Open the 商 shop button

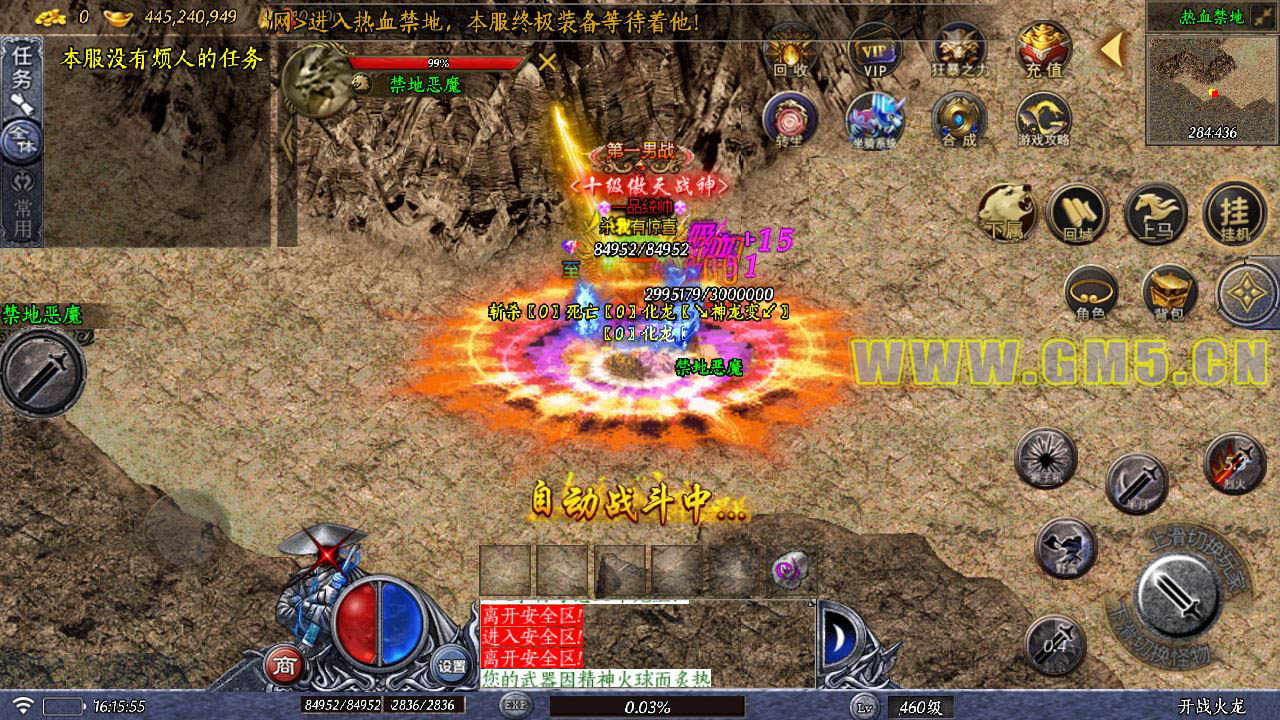[285, 665]
